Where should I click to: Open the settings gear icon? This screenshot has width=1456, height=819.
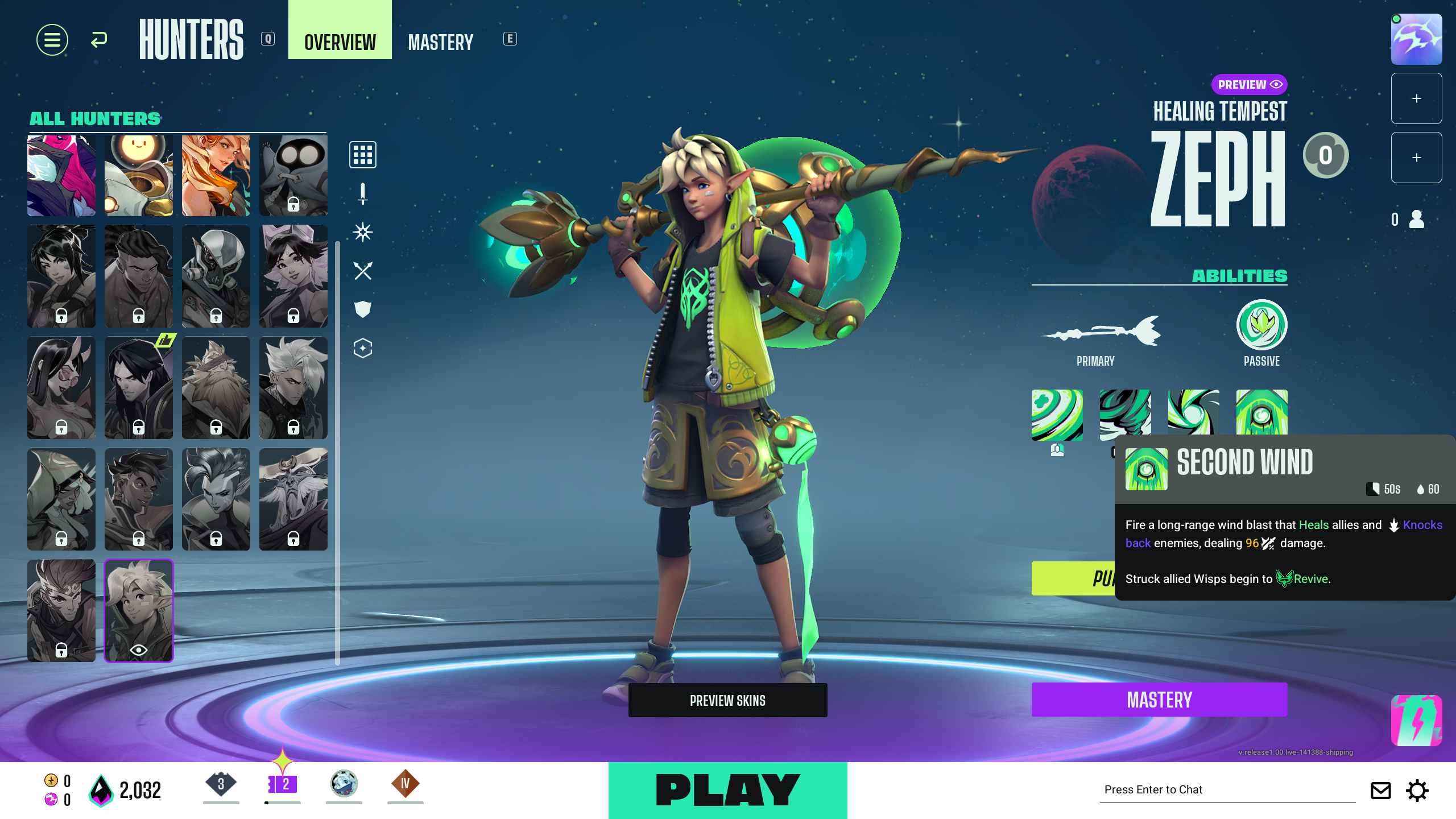(1417, 791)
